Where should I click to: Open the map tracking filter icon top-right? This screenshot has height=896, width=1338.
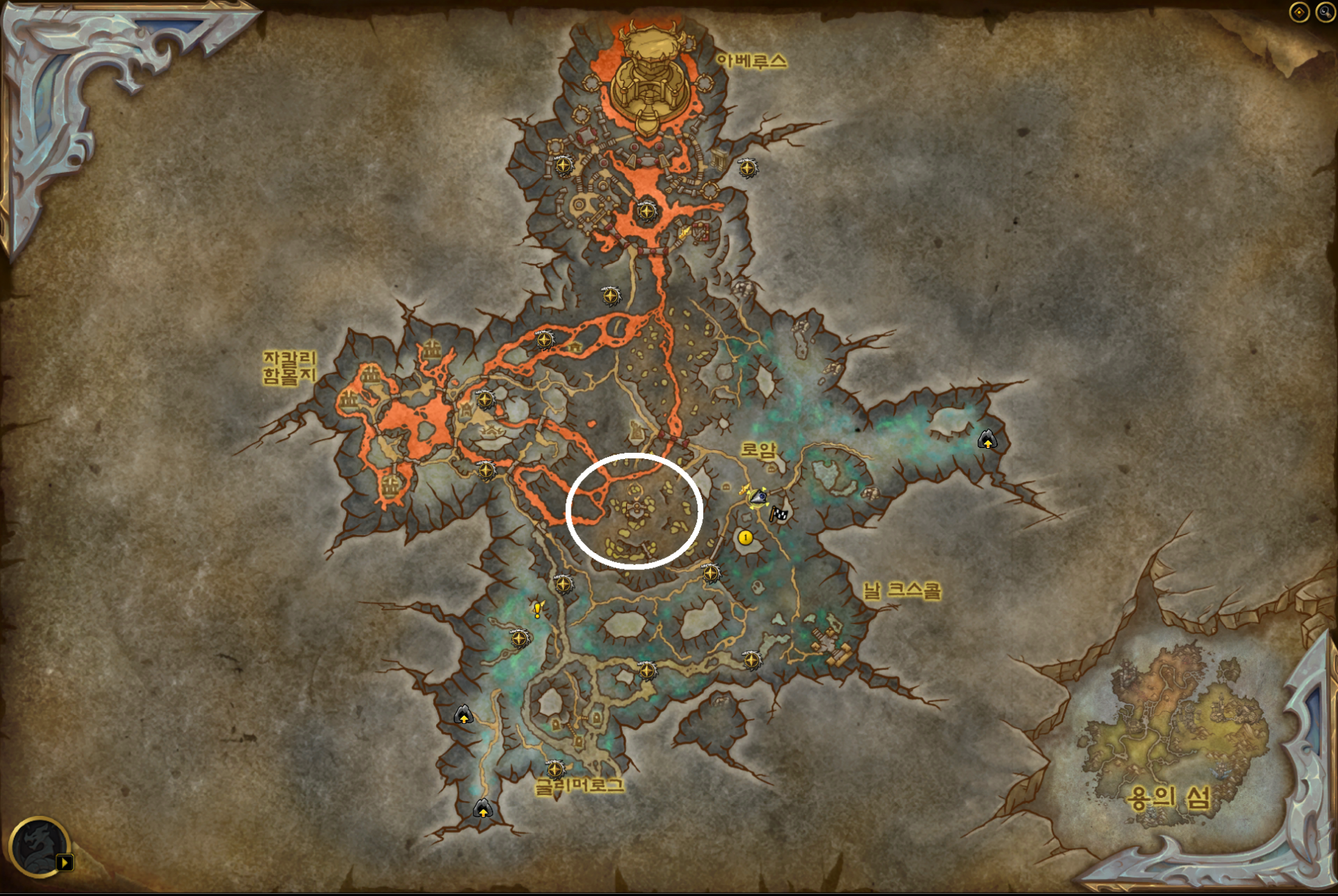[x=1300, y=12]
